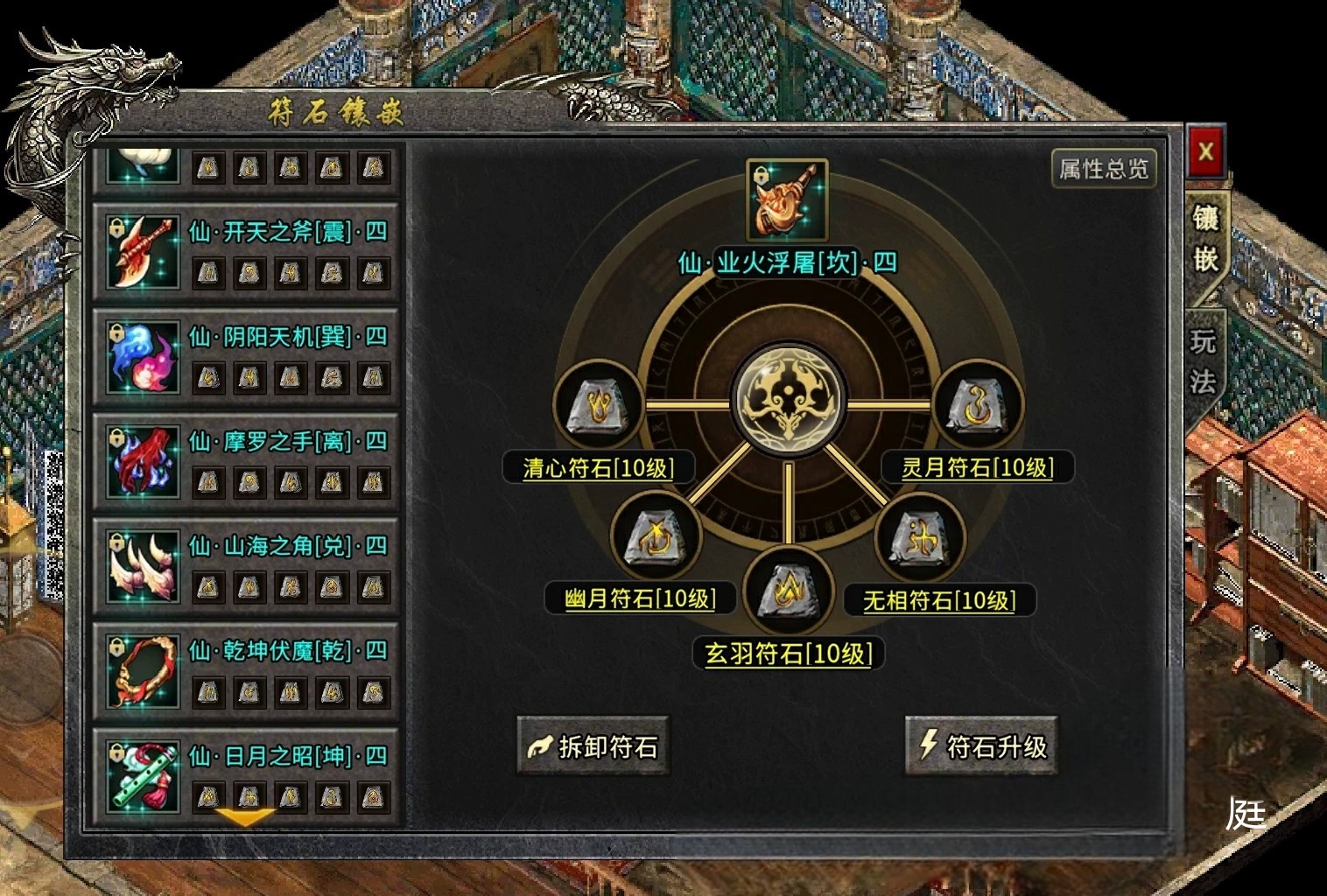Switch to the 镶嵌 tab
1327x896 pixels.
[1206, 238]
